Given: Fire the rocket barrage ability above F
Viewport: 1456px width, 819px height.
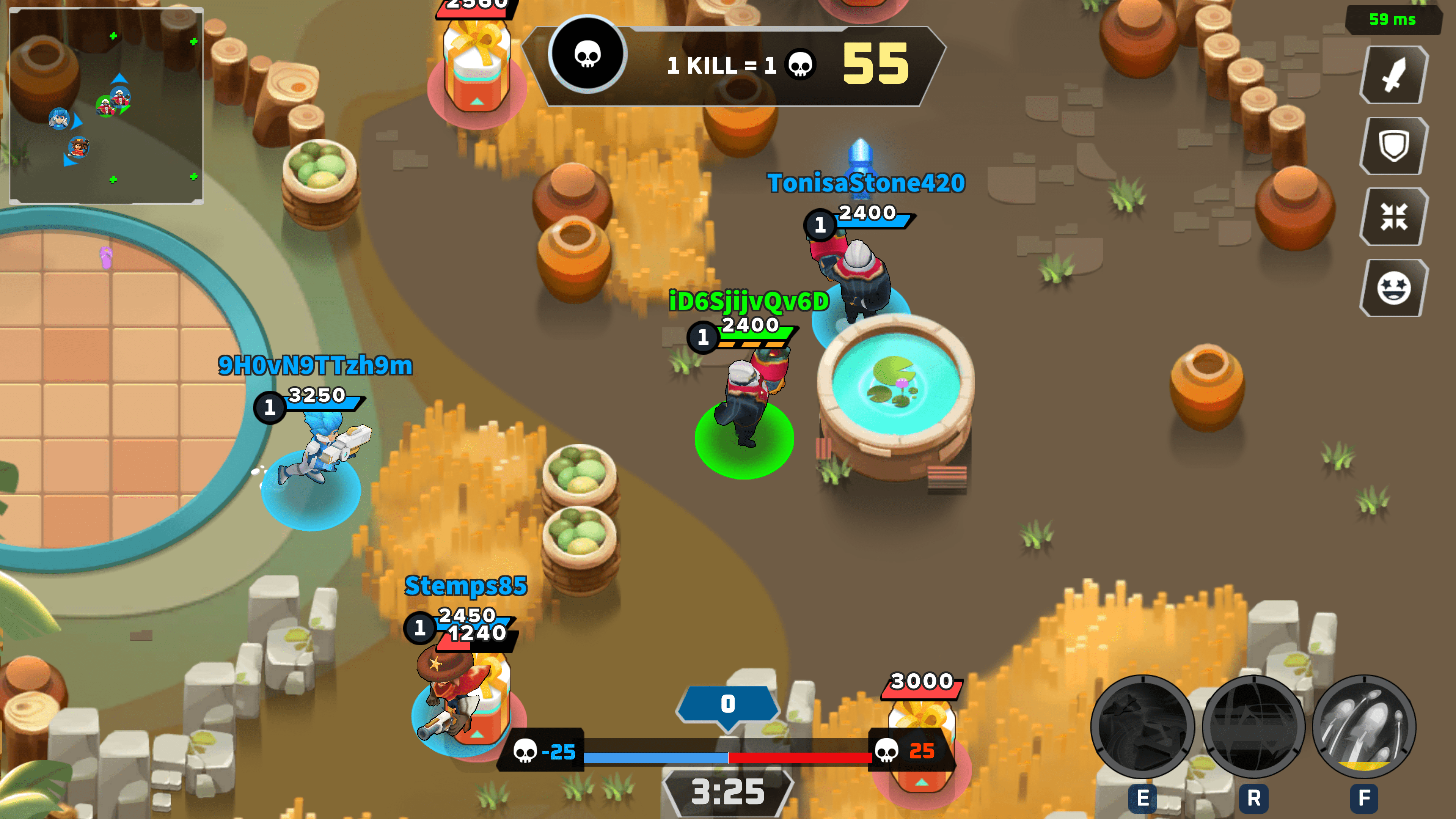Looking at the screenshot, I should tap(1364, 726).
